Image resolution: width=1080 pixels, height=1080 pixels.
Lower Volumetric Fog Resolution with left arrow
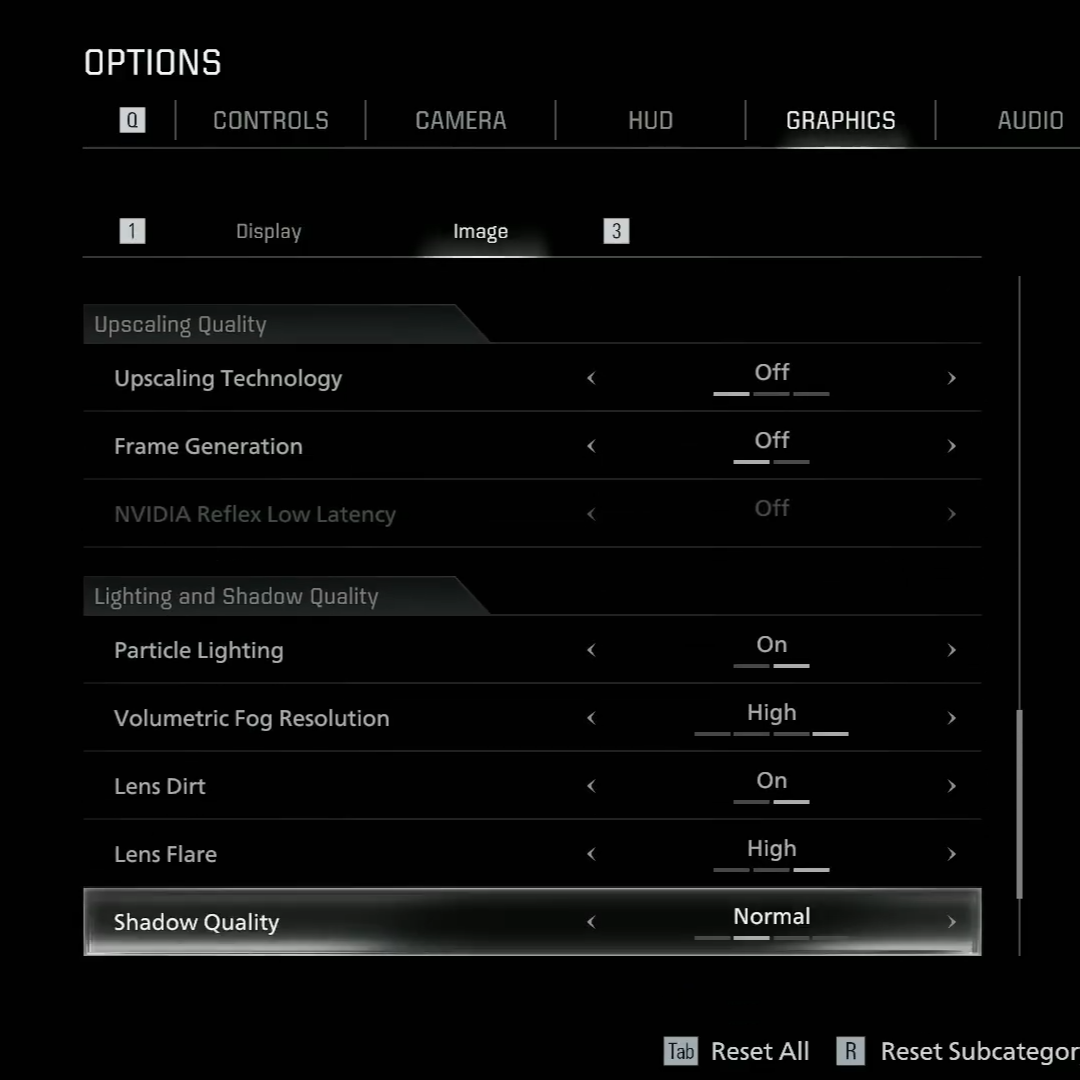coord(591,718)
